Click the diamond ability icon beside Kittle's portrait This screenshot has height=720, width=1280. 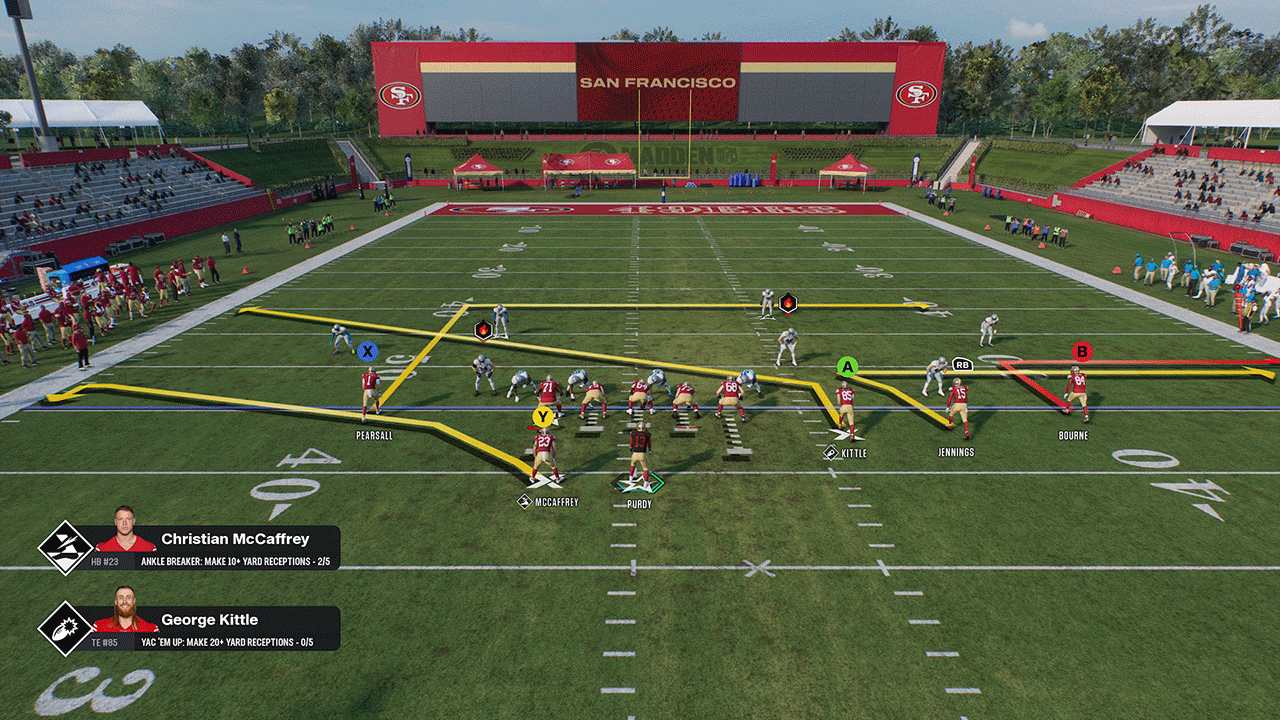point(65,628)
